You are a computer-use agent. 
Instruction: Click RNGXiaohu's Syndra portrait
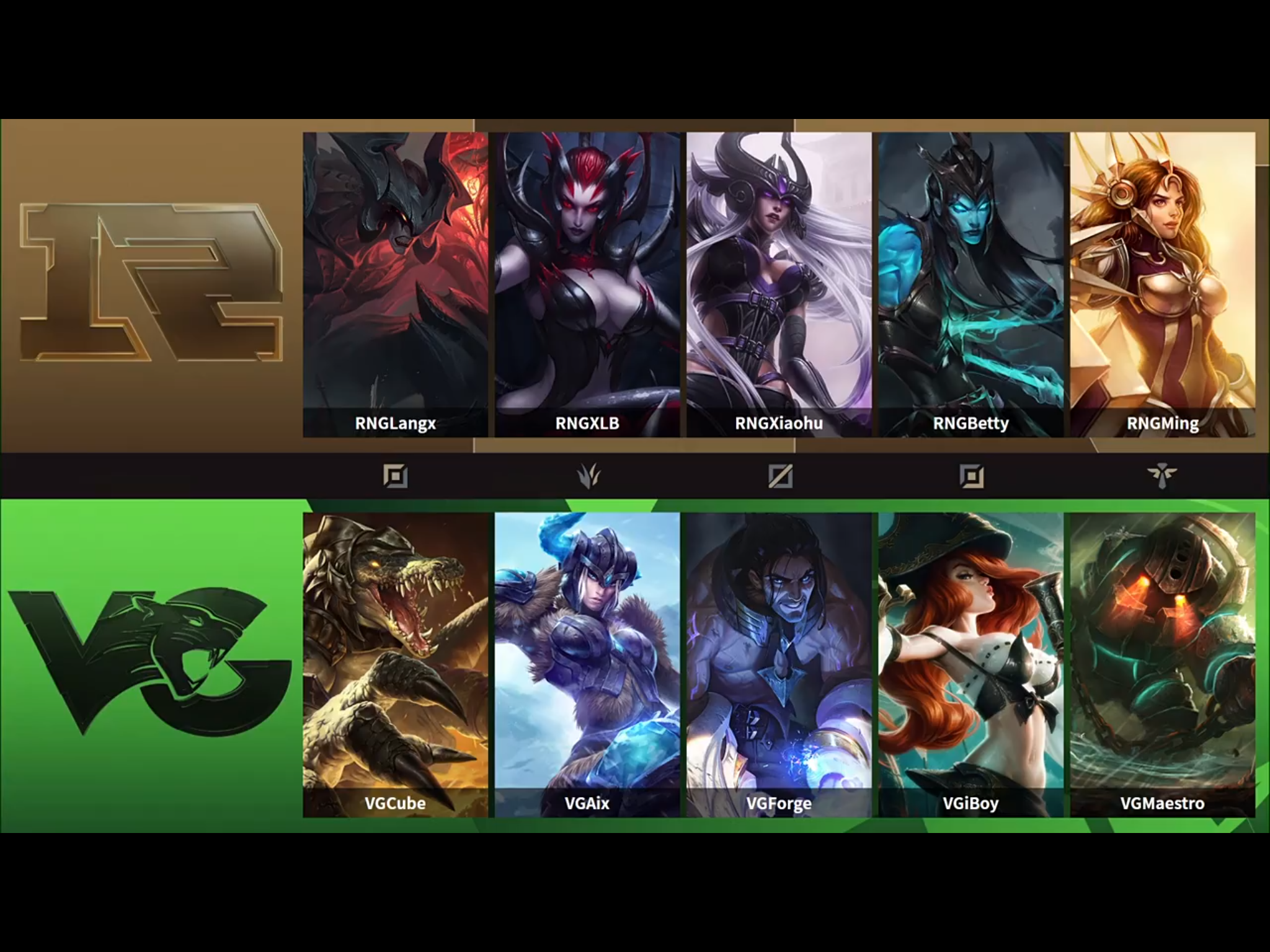coord(779,284)
